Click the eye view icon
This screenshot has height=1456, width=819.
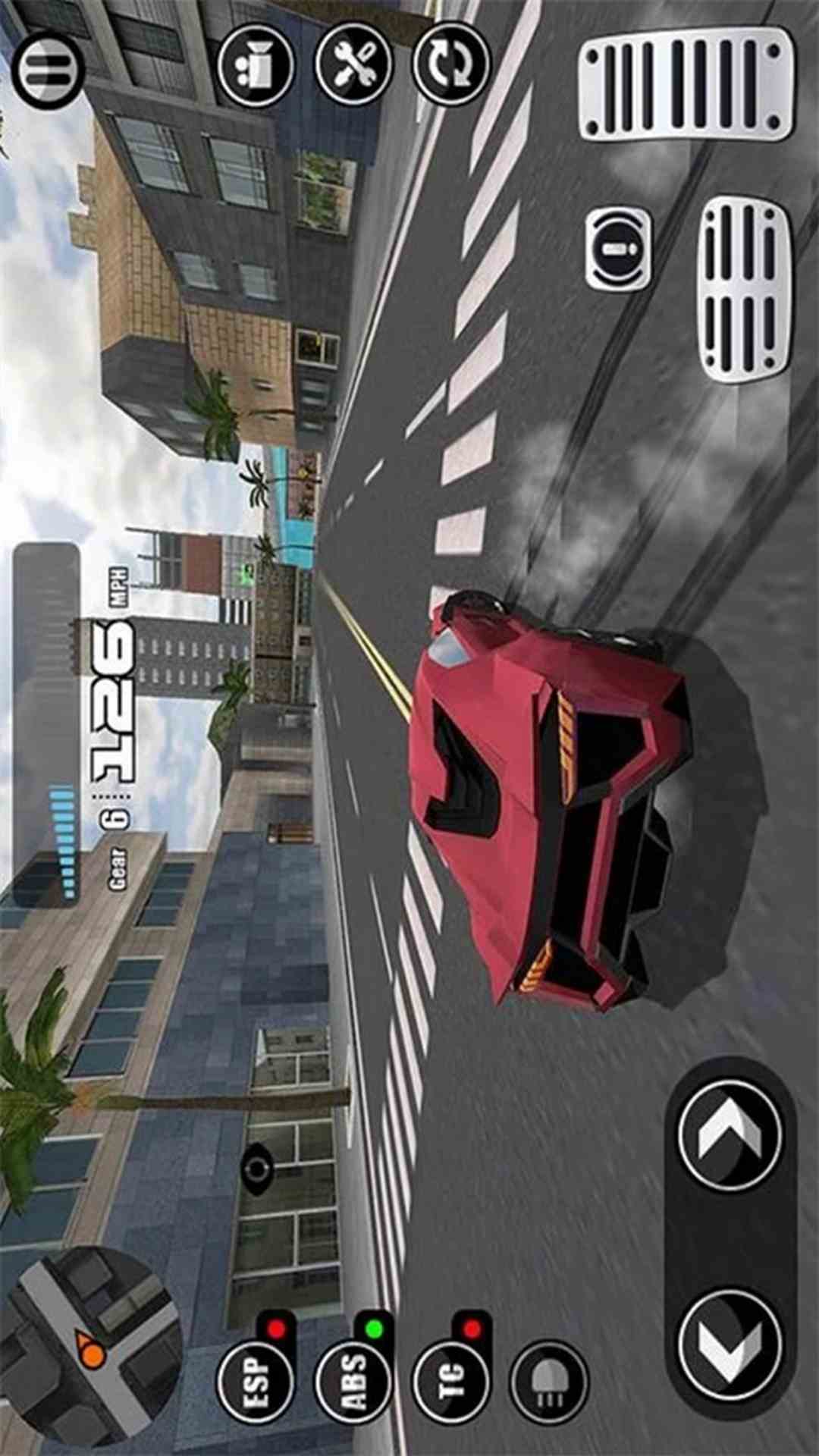(258, 1169)
